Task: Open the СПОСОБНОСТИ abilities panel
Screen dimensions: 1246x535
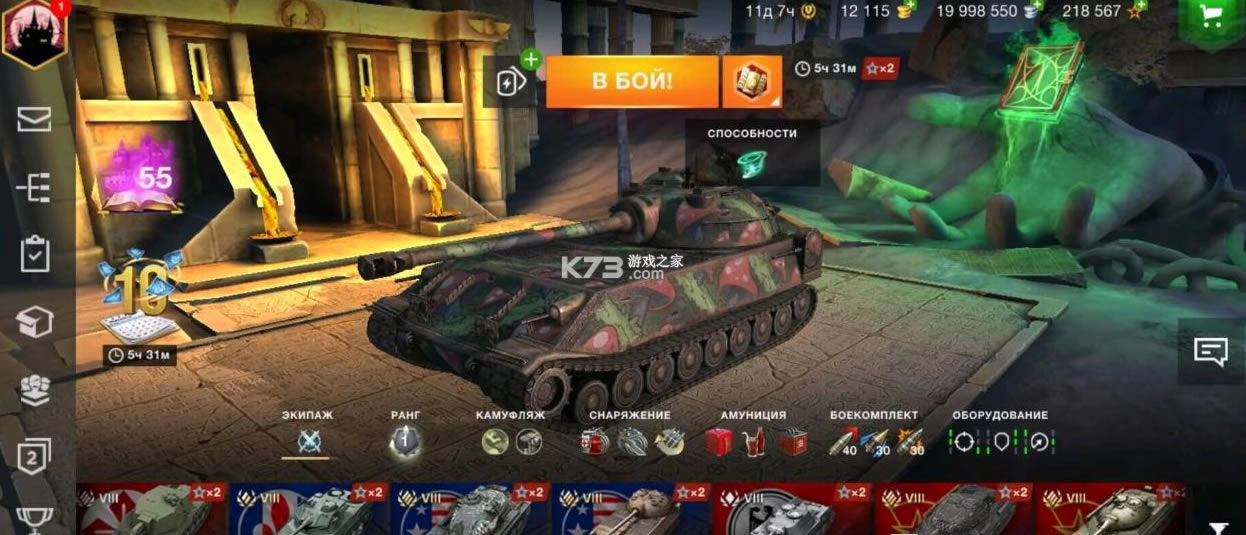Action: point(752,153)
